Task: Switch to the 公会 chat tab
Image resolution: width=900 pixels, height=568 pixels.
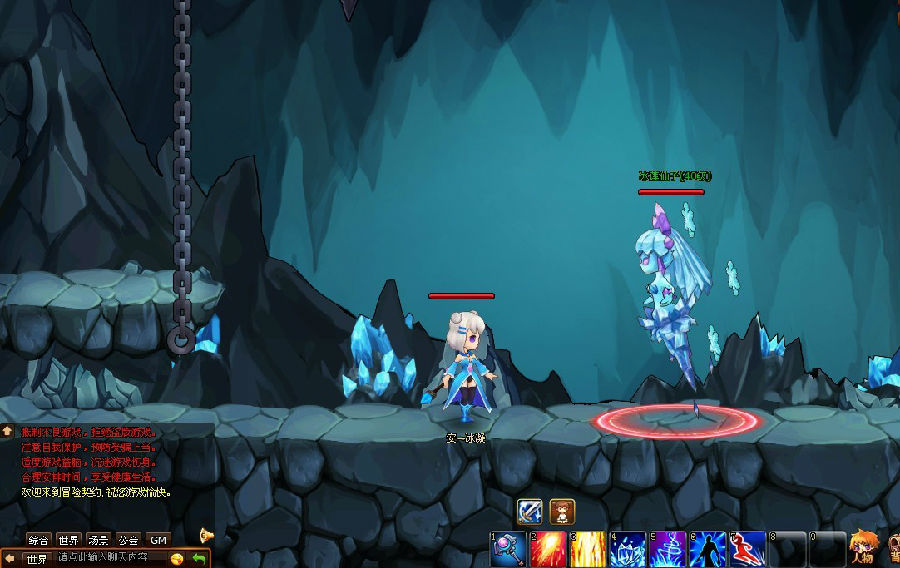Action: 128,539
